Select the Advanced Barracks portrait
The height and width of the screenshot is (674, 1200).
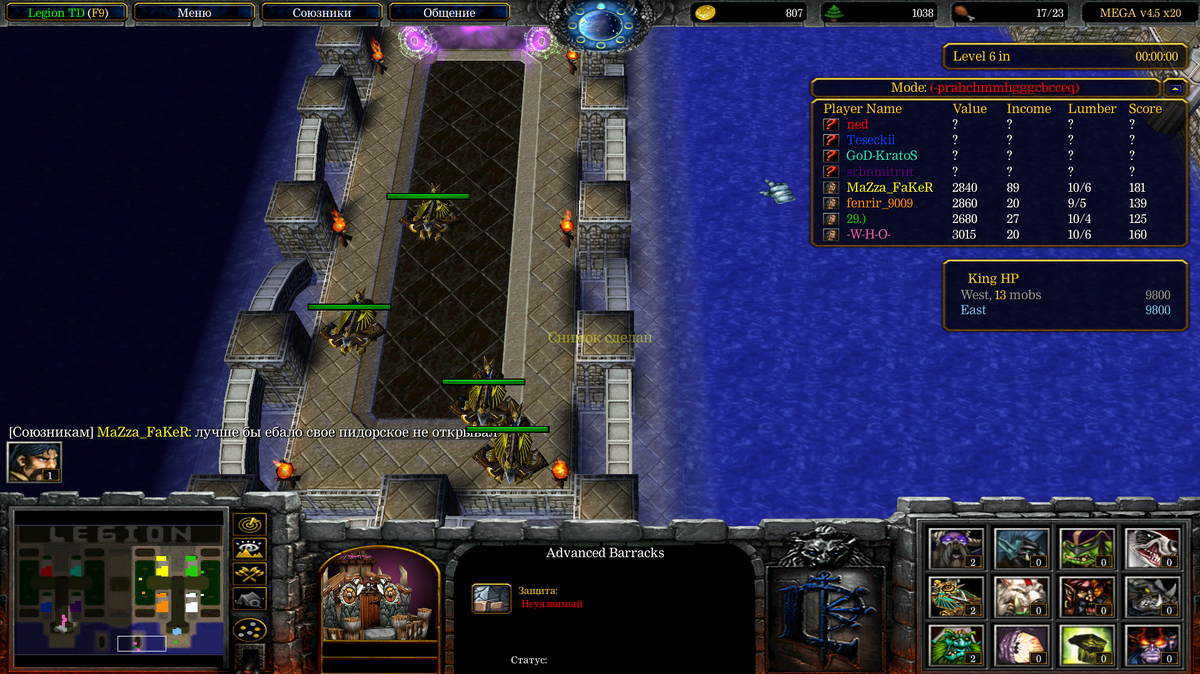pyautogui.click(x=380, y=597)
